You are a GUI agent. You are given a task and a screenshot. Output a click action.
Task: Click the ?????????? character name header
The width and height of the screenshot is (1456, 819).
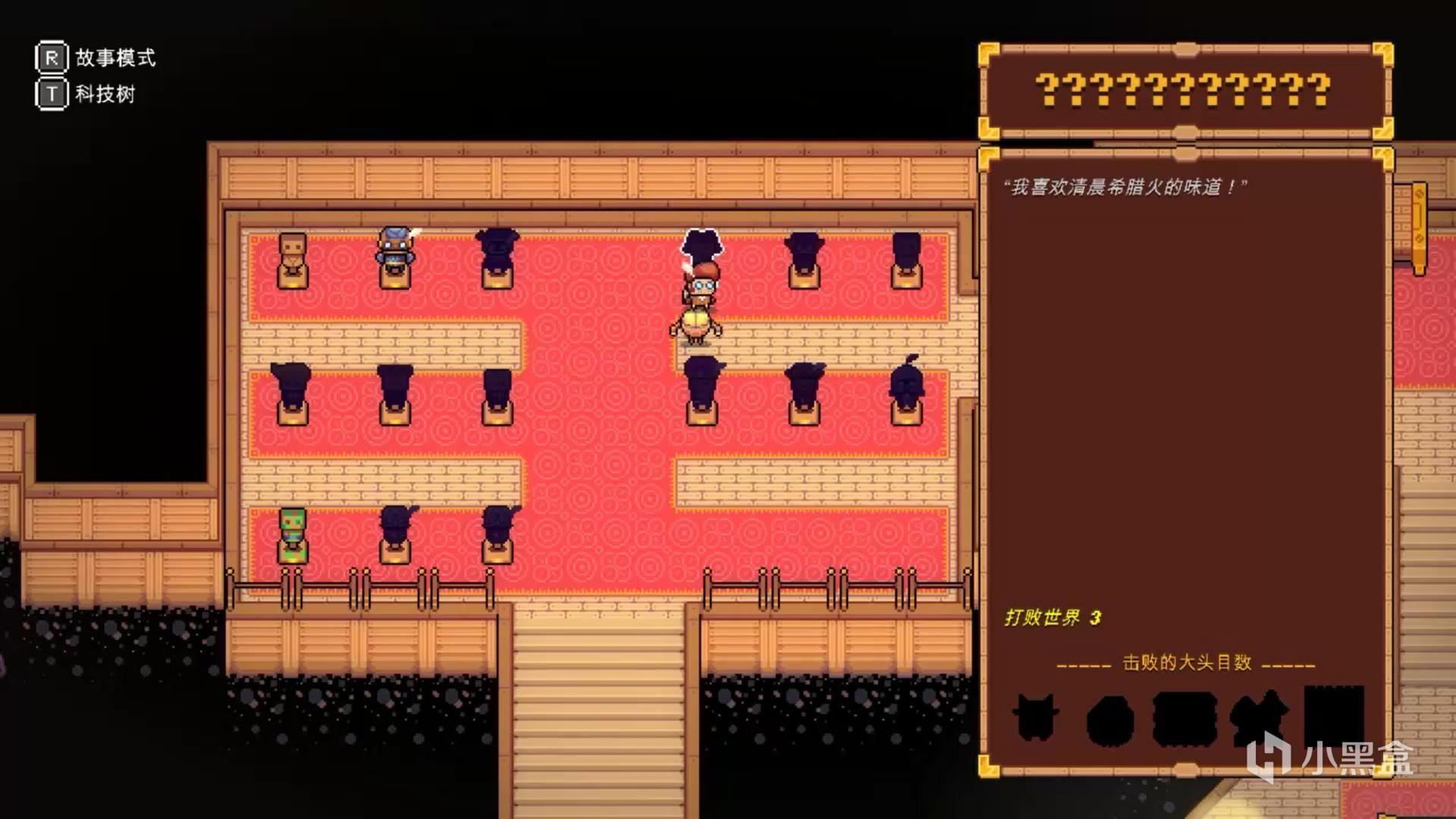[1183, 91]
